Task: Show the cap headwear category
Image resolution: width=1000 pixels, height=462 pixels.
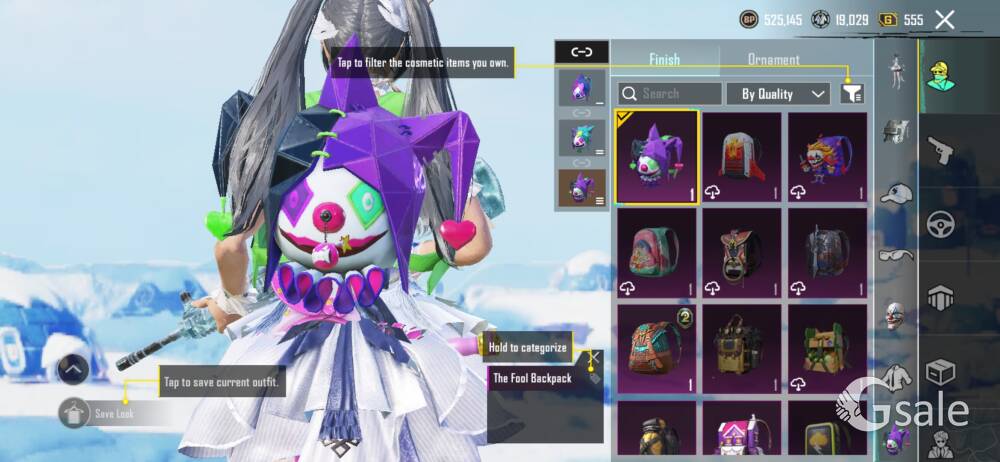Action: click(896, 193)
